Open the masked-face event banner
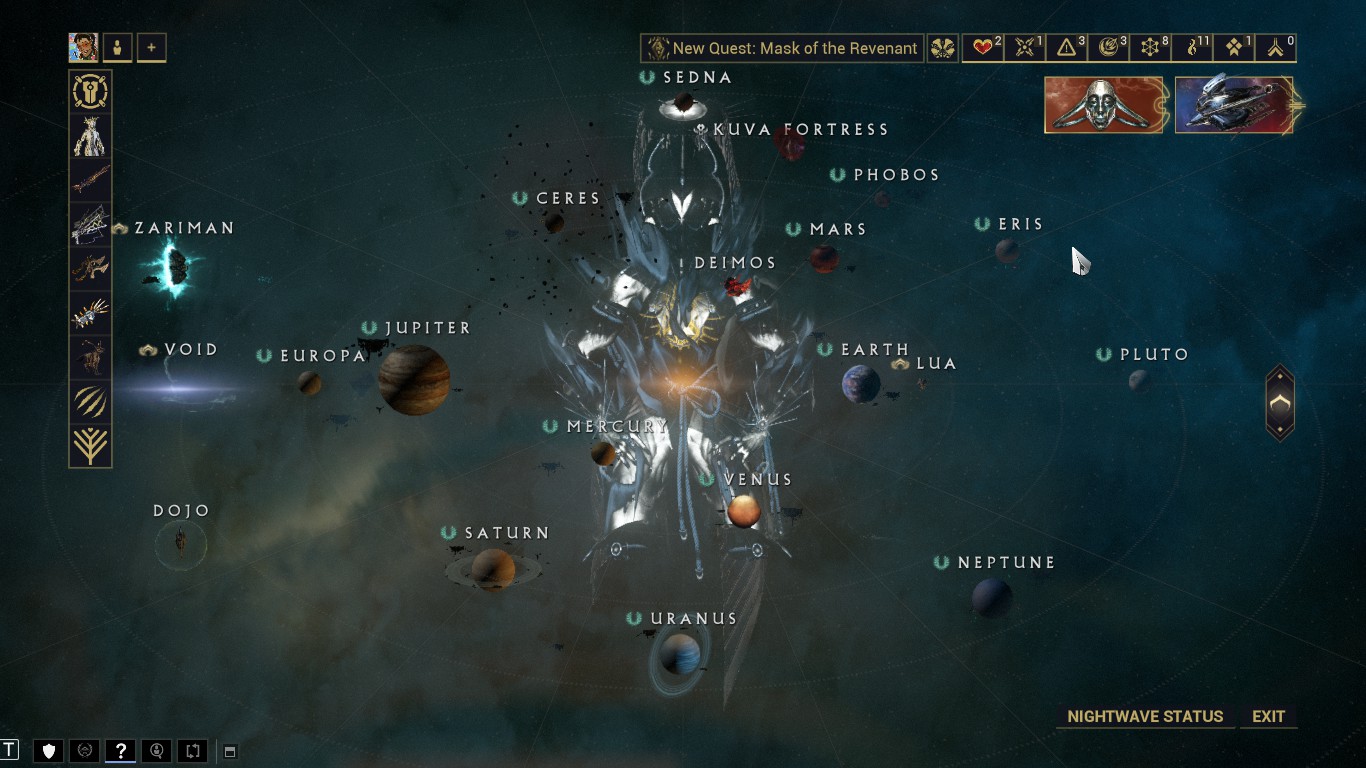The height and width of the screenshot is (768, 1366). (1104, 105)
